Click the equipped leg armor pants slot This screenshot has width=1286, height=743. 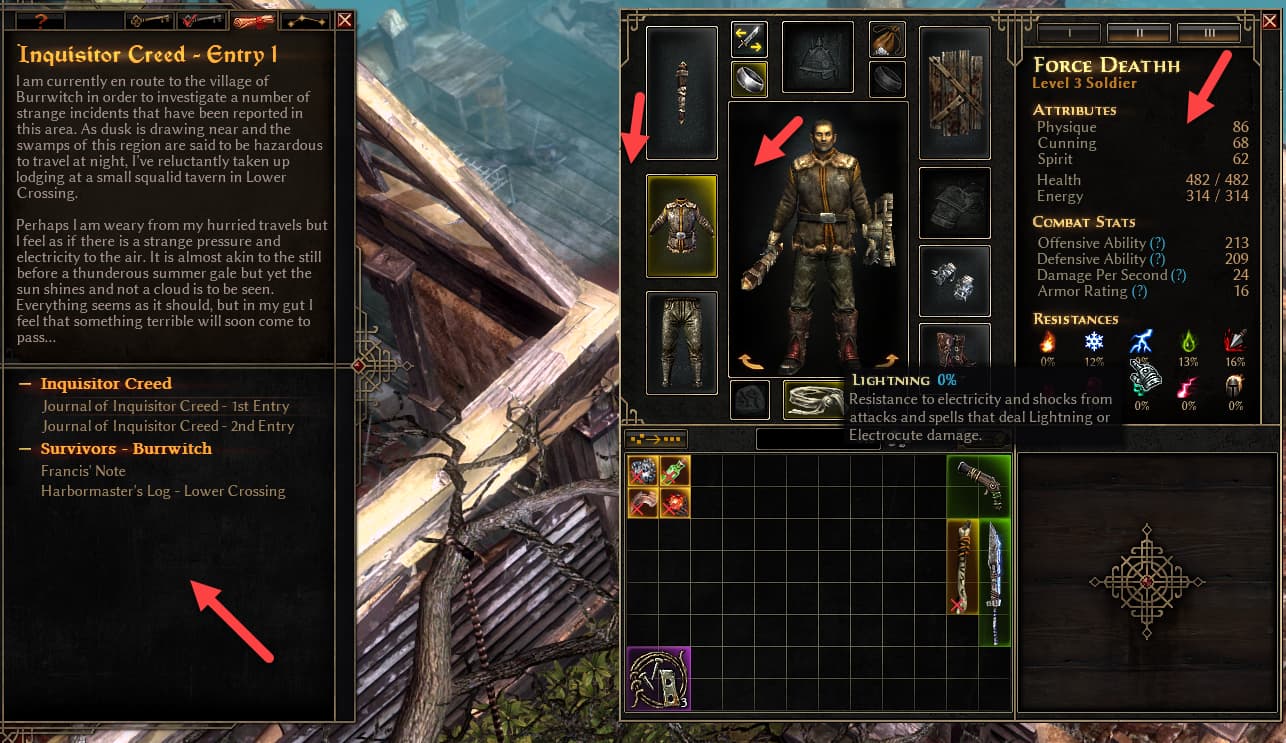coord(681,341)
